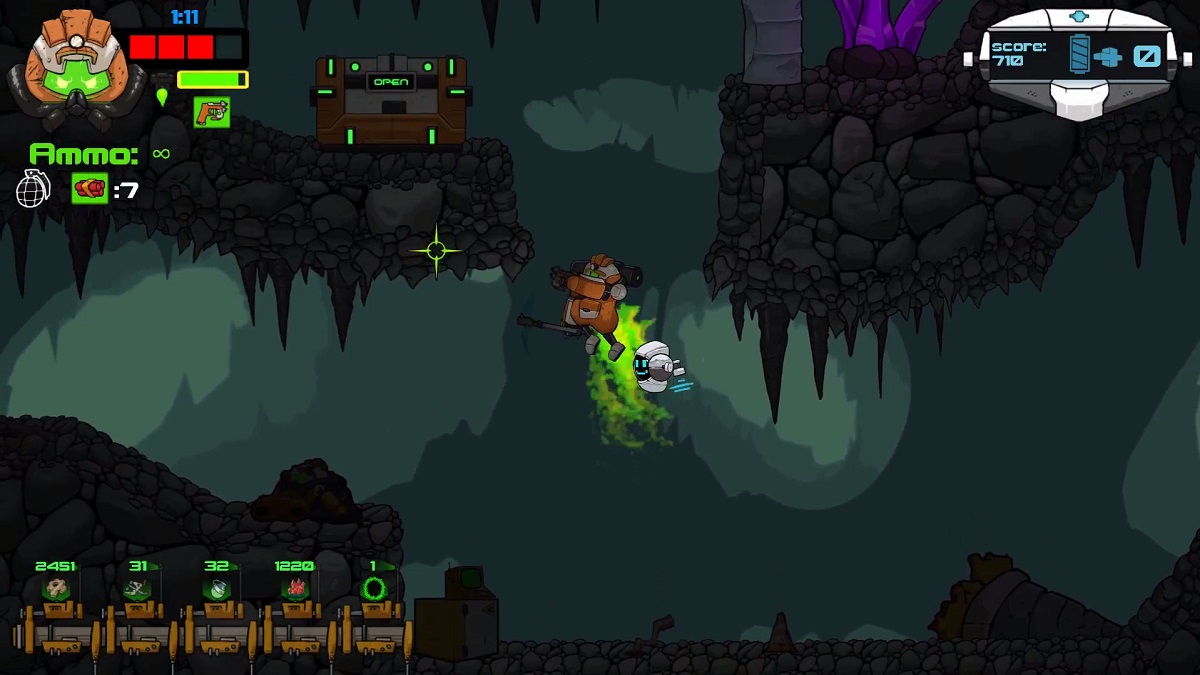Select the orange pistol weapon icon
This screenshot has width=1200, height=675.
tap(211, 112)
